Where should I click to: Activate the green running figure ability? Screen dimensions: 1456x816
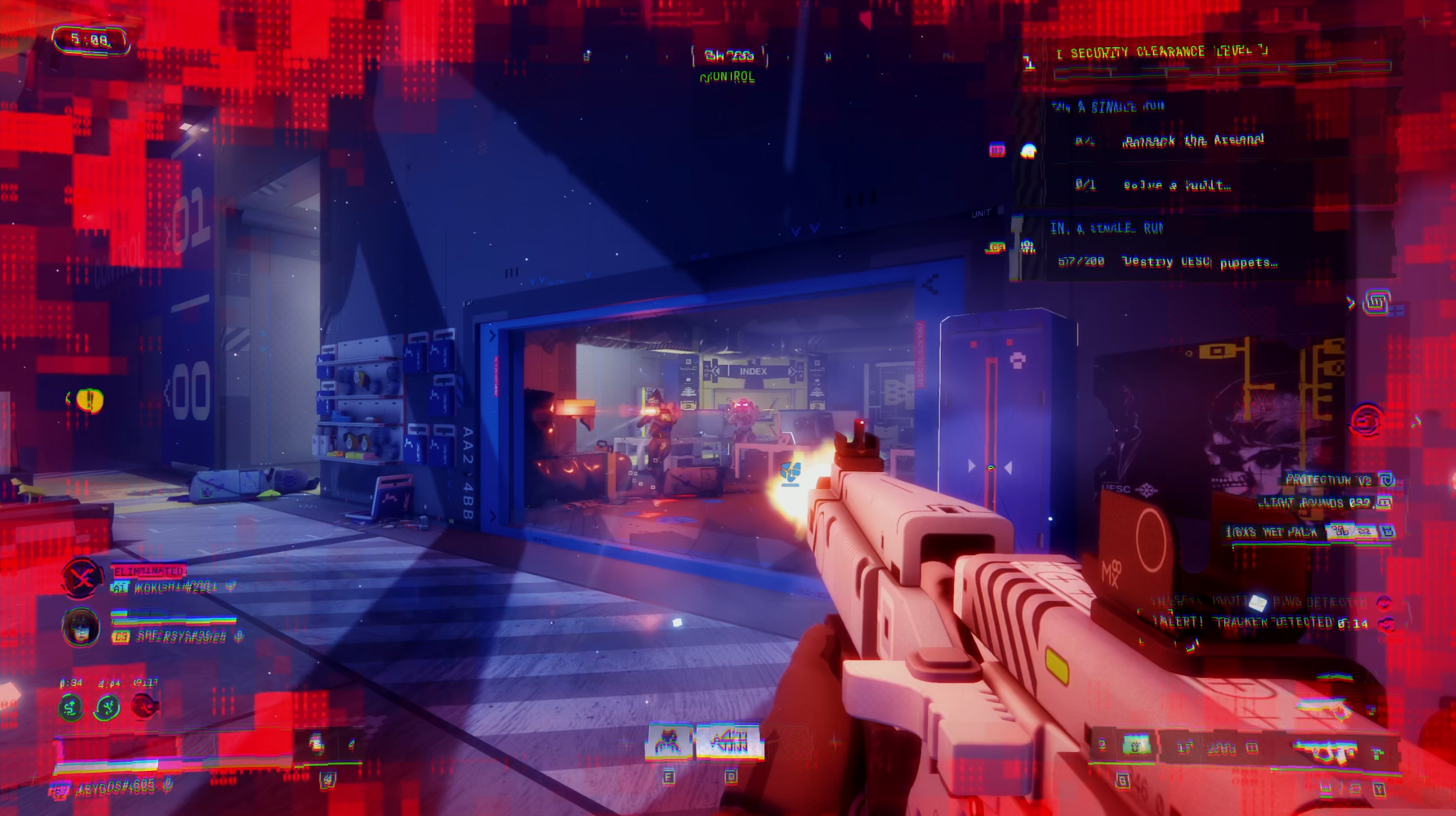click(x=107, y=707)
